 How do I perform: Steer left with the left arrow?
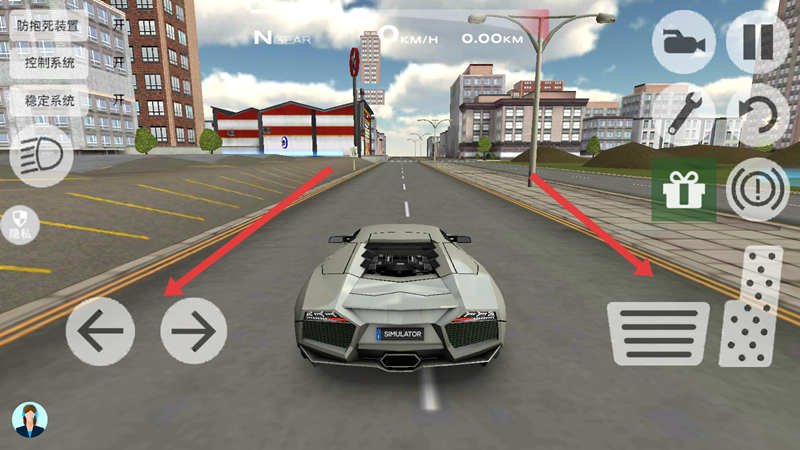(100, 331)
